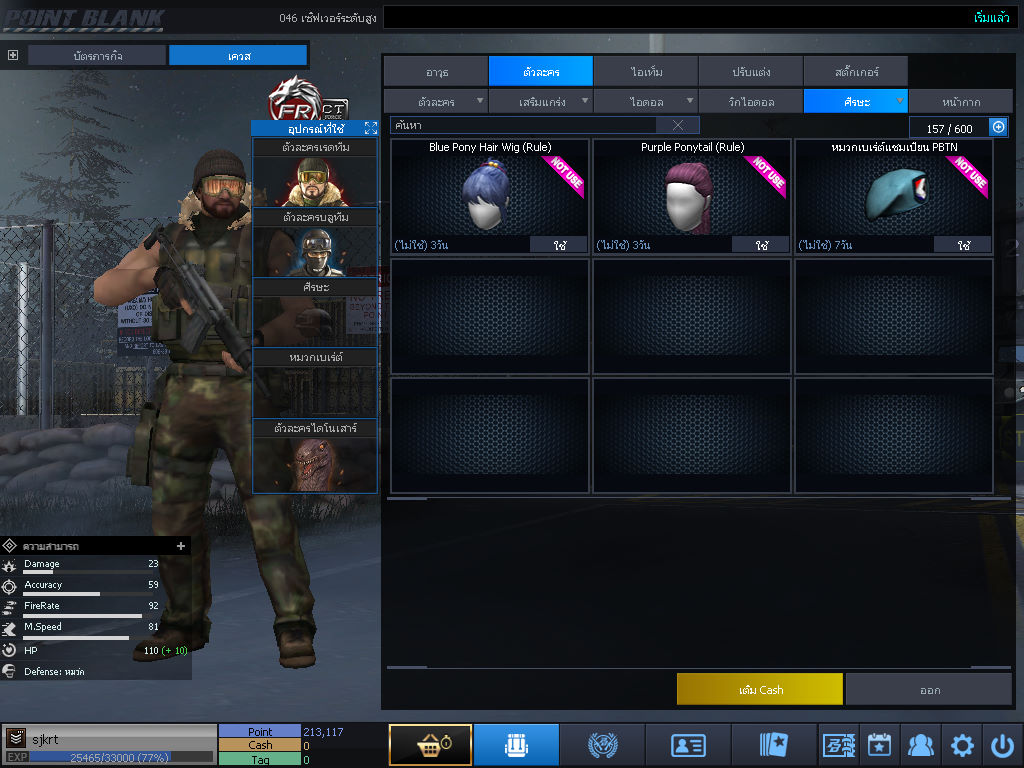This screenshot has width=1024, height=768.
Task: Exit the inventory with ออก button
Action: tap(929, 690)
